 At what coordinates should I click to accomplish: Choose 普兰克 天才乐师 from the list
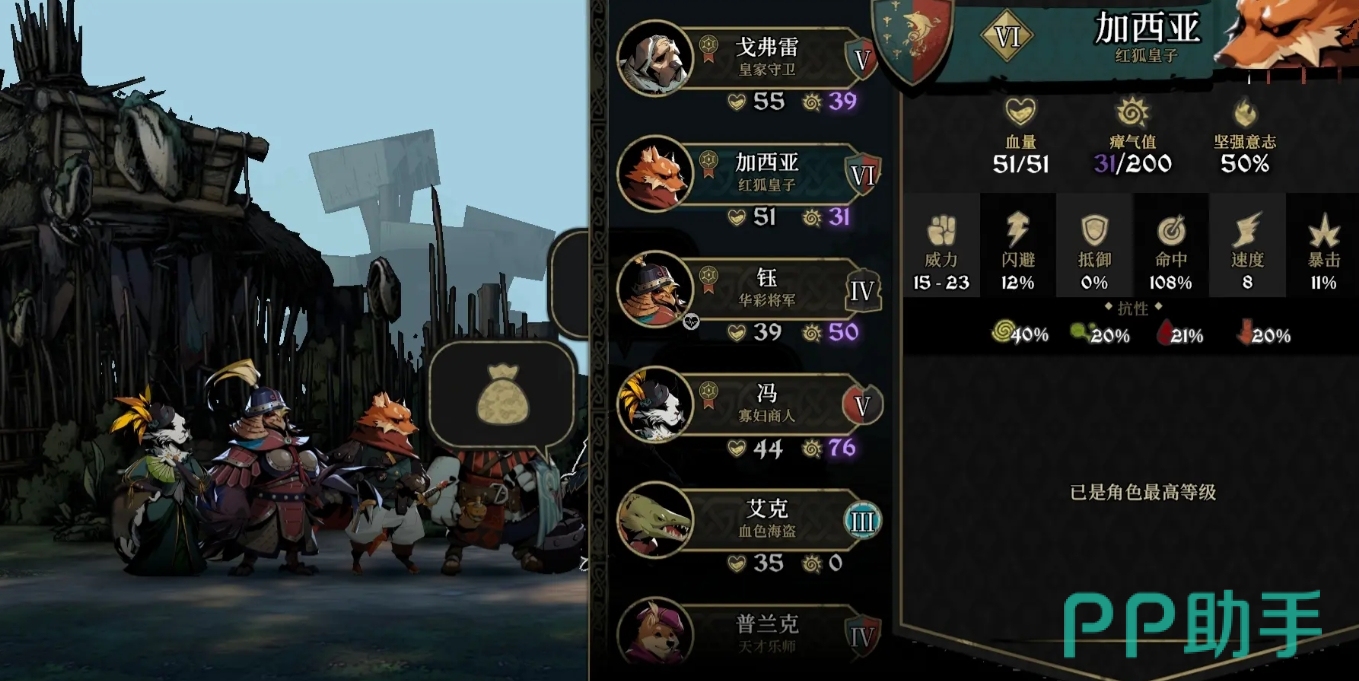[767, 632]
